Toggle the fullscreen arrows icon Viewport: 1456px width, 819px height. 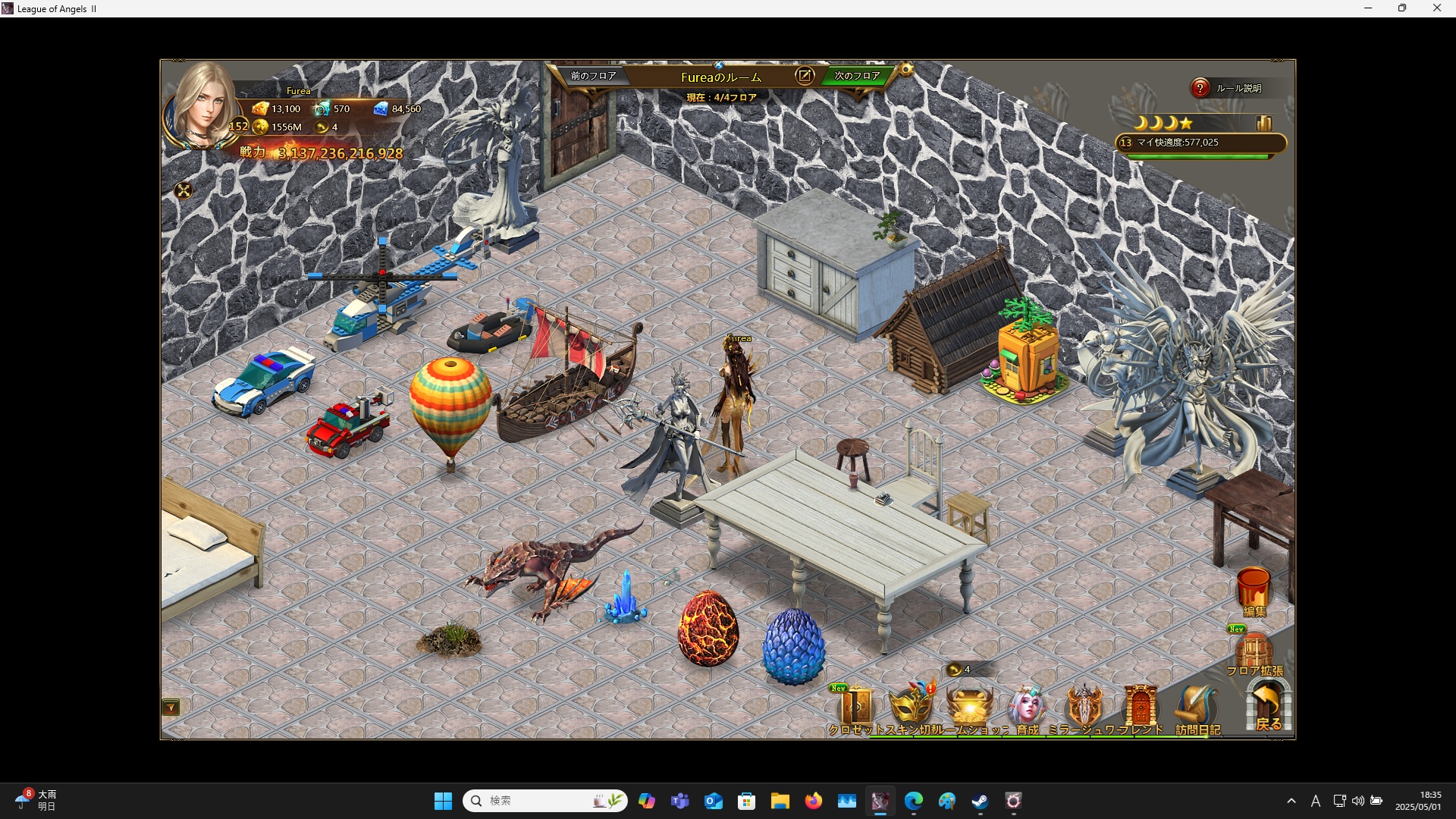point(184,190)
